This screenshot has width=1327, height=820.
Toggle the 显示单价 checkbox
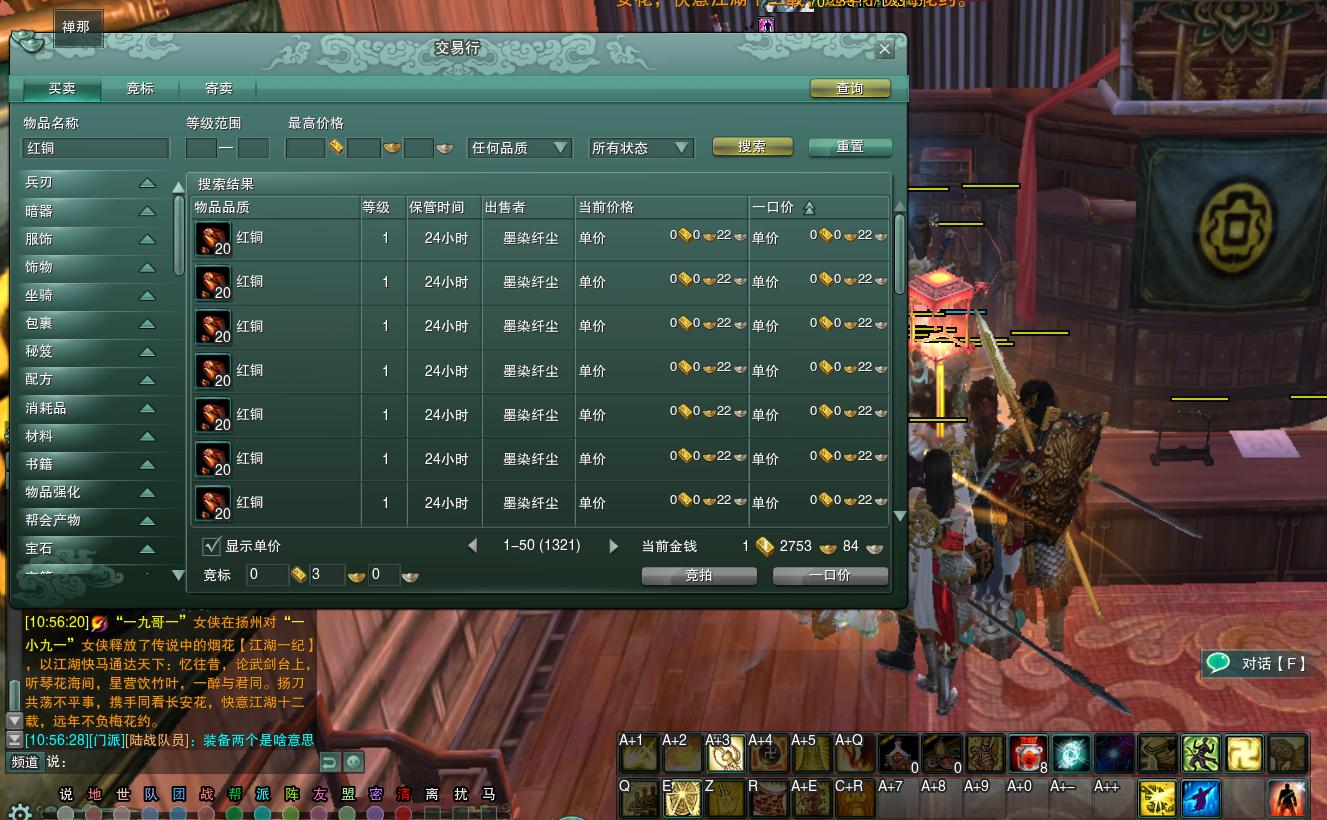212,546
